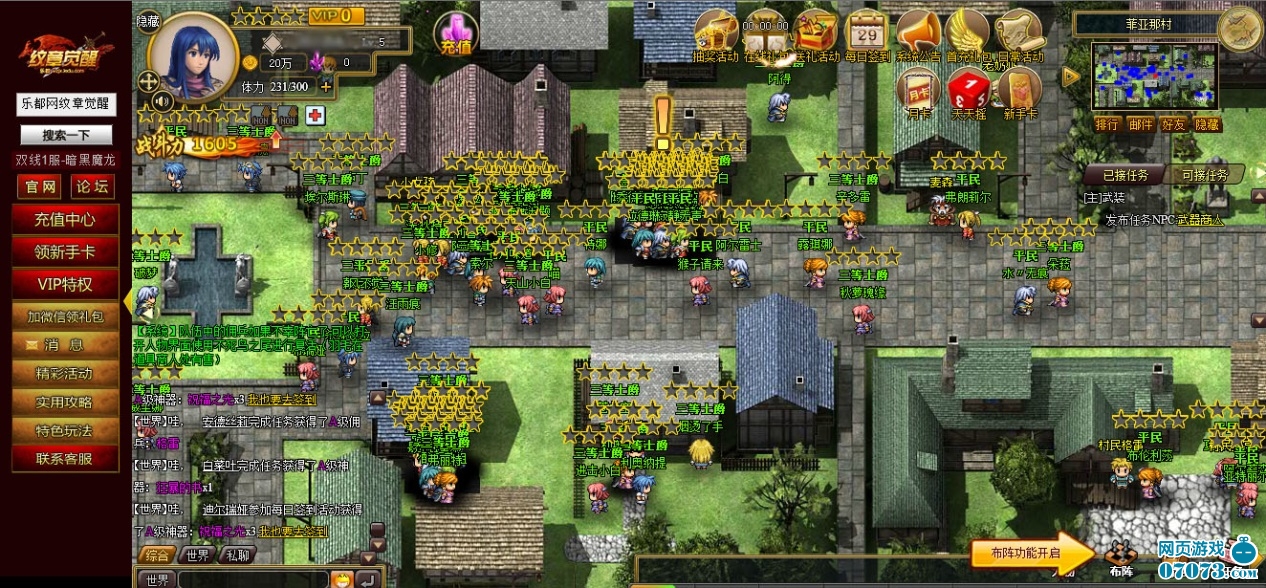Claim the 首充礼包 golden wing pack

[x=966, y=31]
